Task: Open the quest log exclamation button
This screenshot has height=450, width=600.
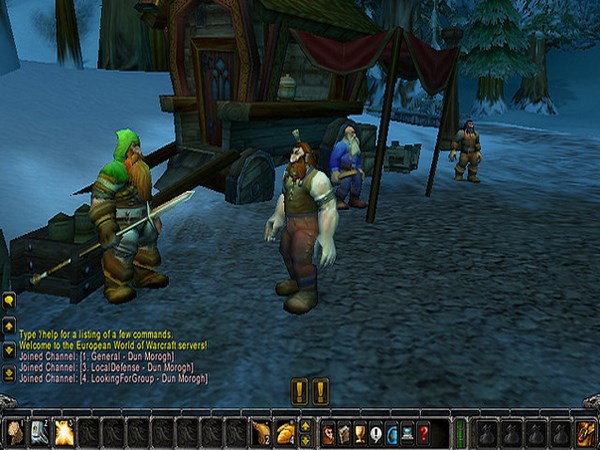Action: tap(376, 433)
